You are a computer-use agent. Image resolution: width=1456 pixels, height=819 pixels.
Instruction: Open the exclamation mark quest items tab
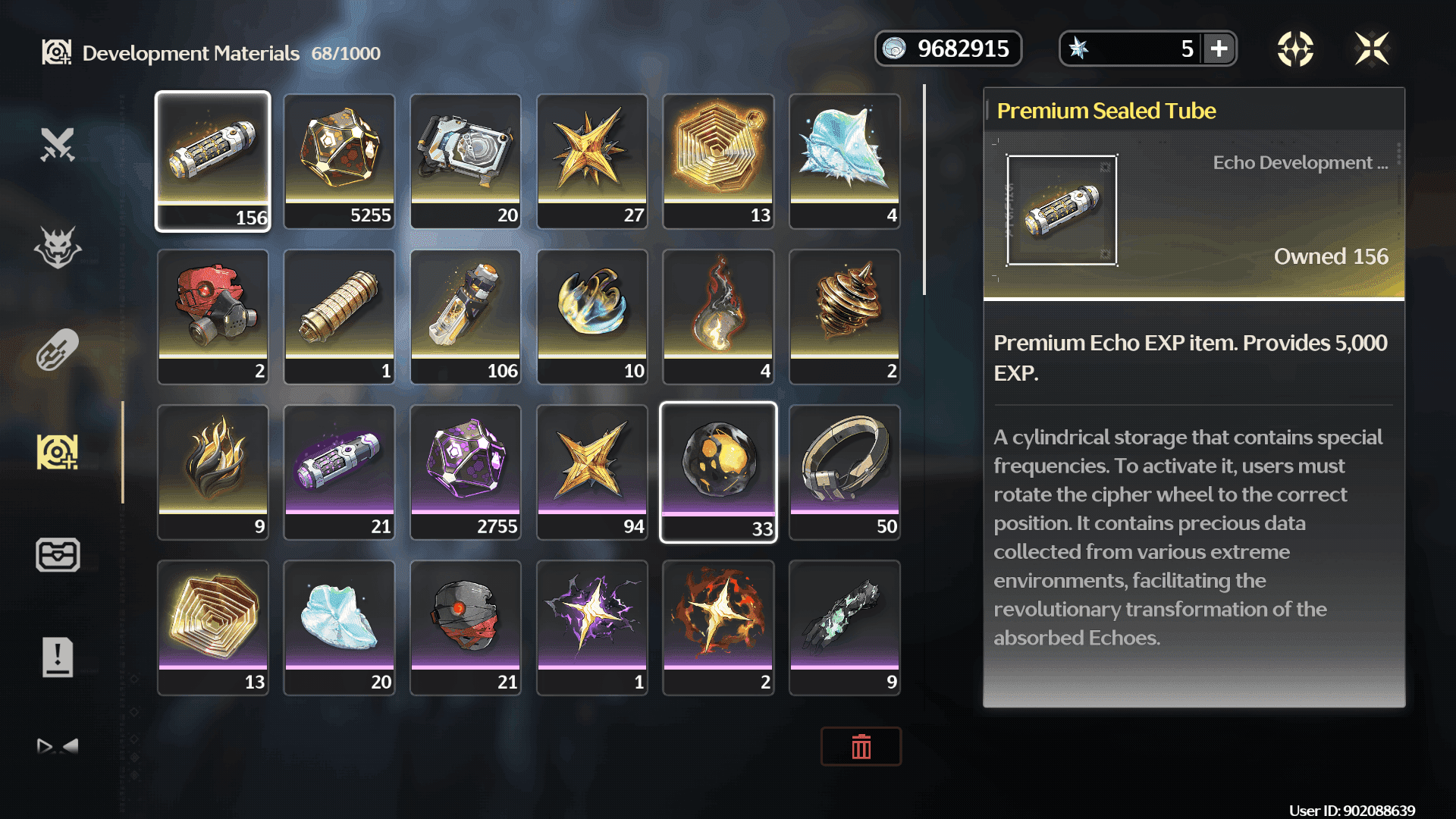(x=58, y=657)
